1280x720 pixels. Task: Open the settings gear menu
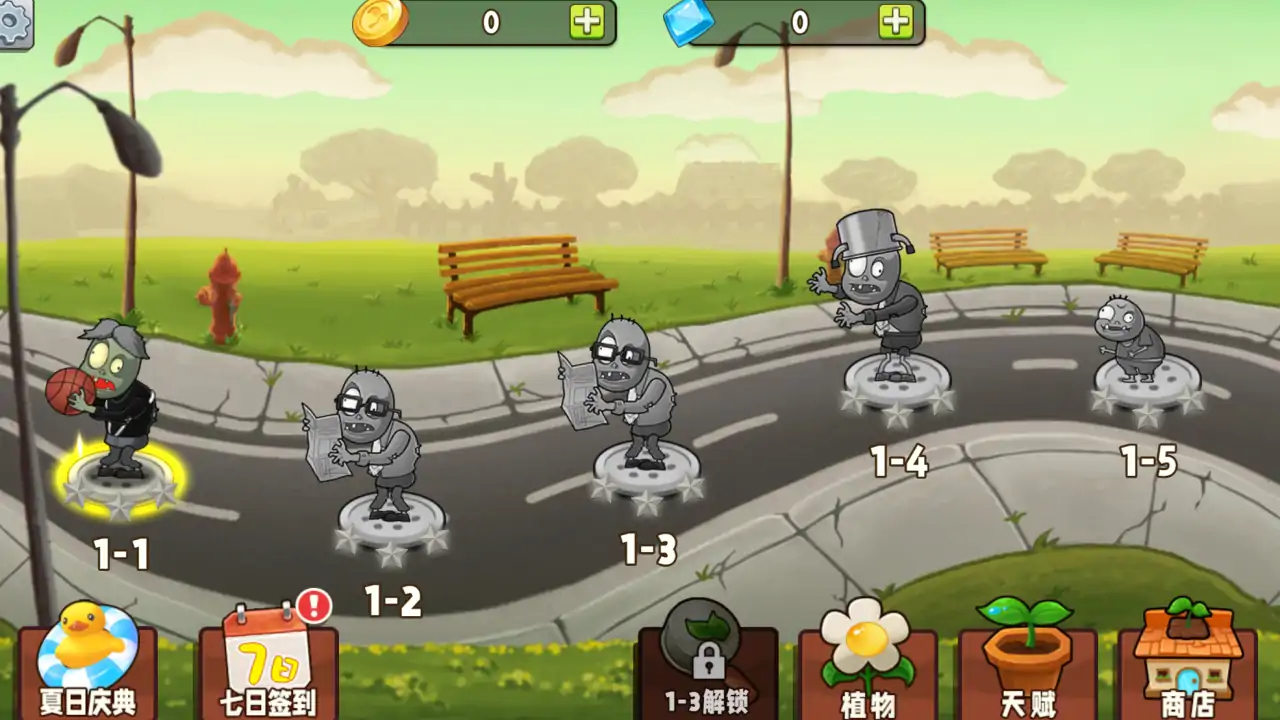[x=14, y=22]
